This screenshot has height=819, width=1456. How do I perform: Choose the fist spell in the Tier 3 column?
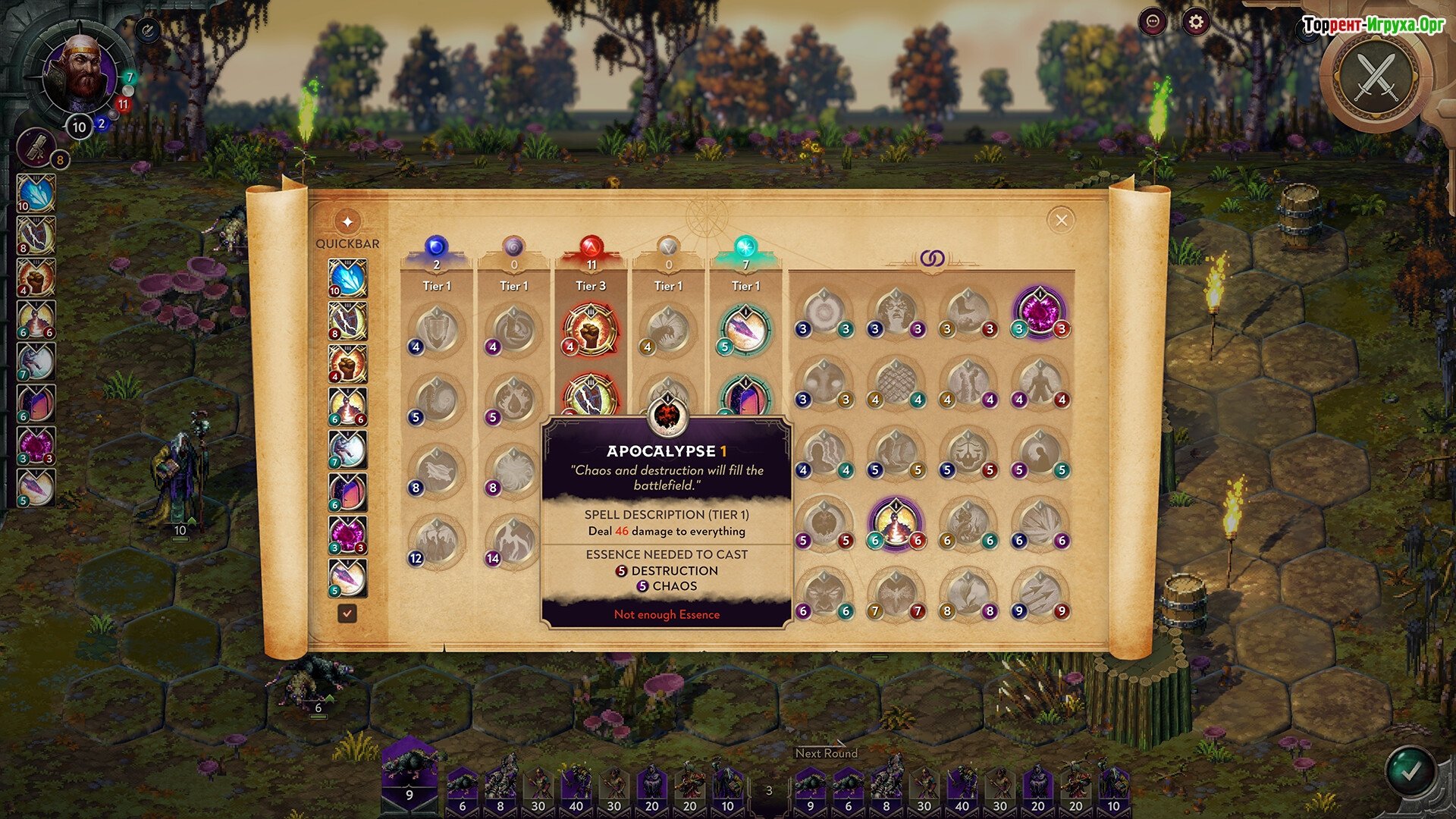[x=591, y=330]
